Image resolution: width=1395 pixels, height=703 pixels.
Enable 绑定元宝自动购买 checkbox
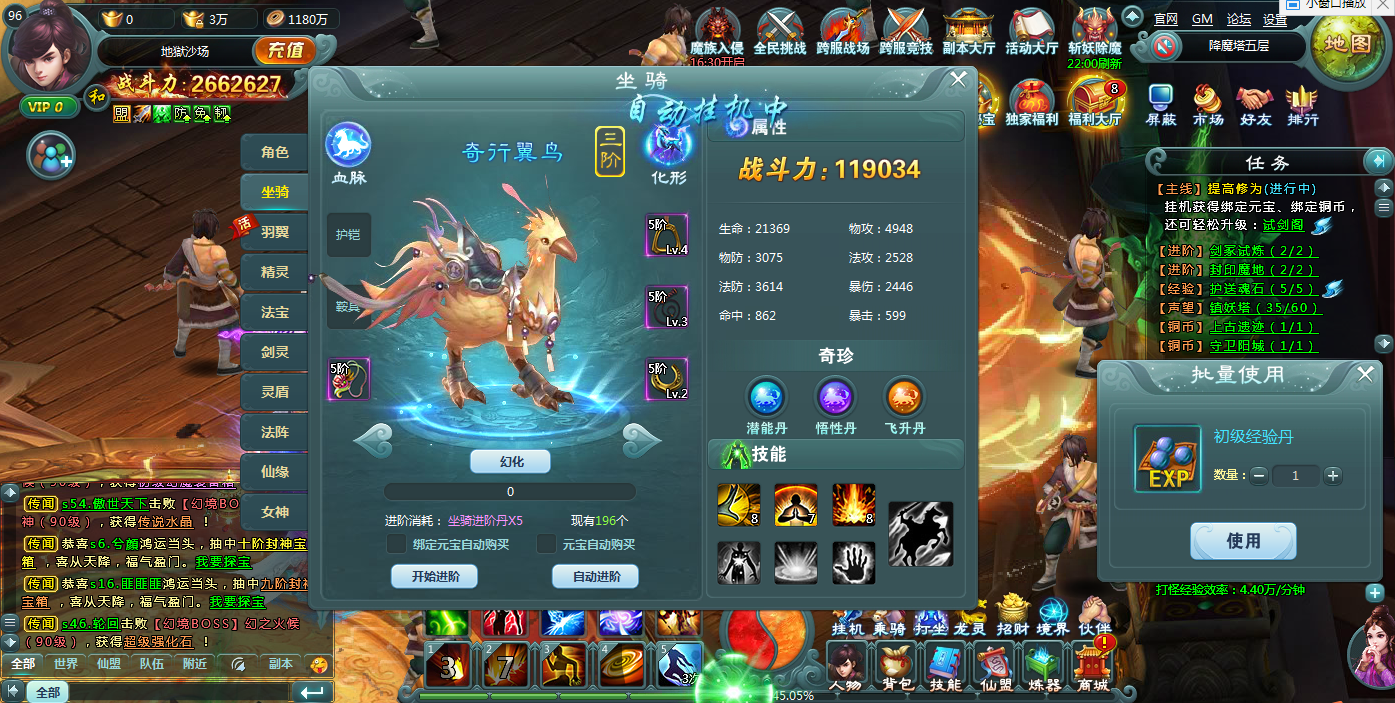pos(396,544)
